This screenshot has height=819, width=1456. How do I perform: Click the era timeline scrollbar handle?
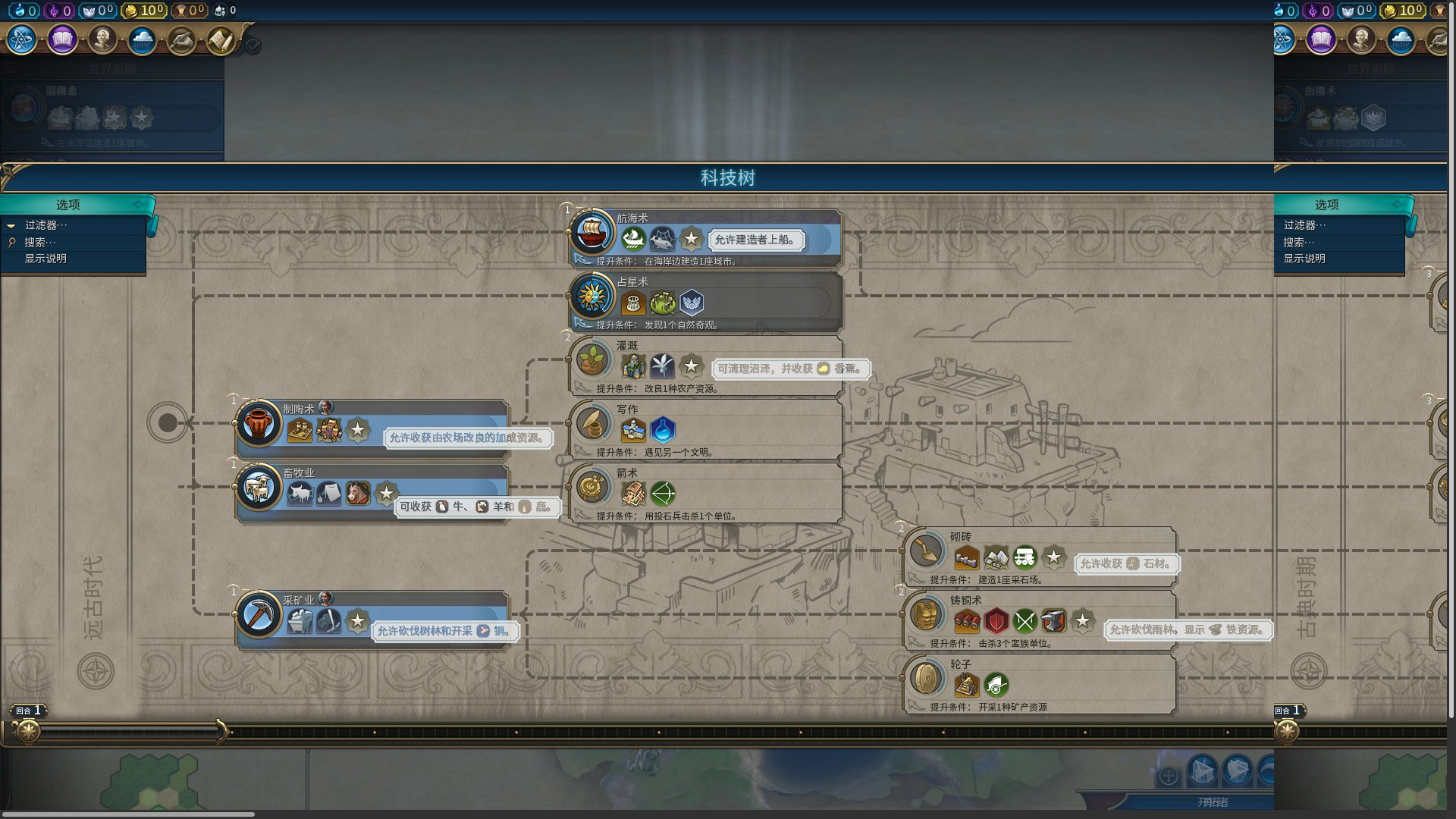click(129, 731)
